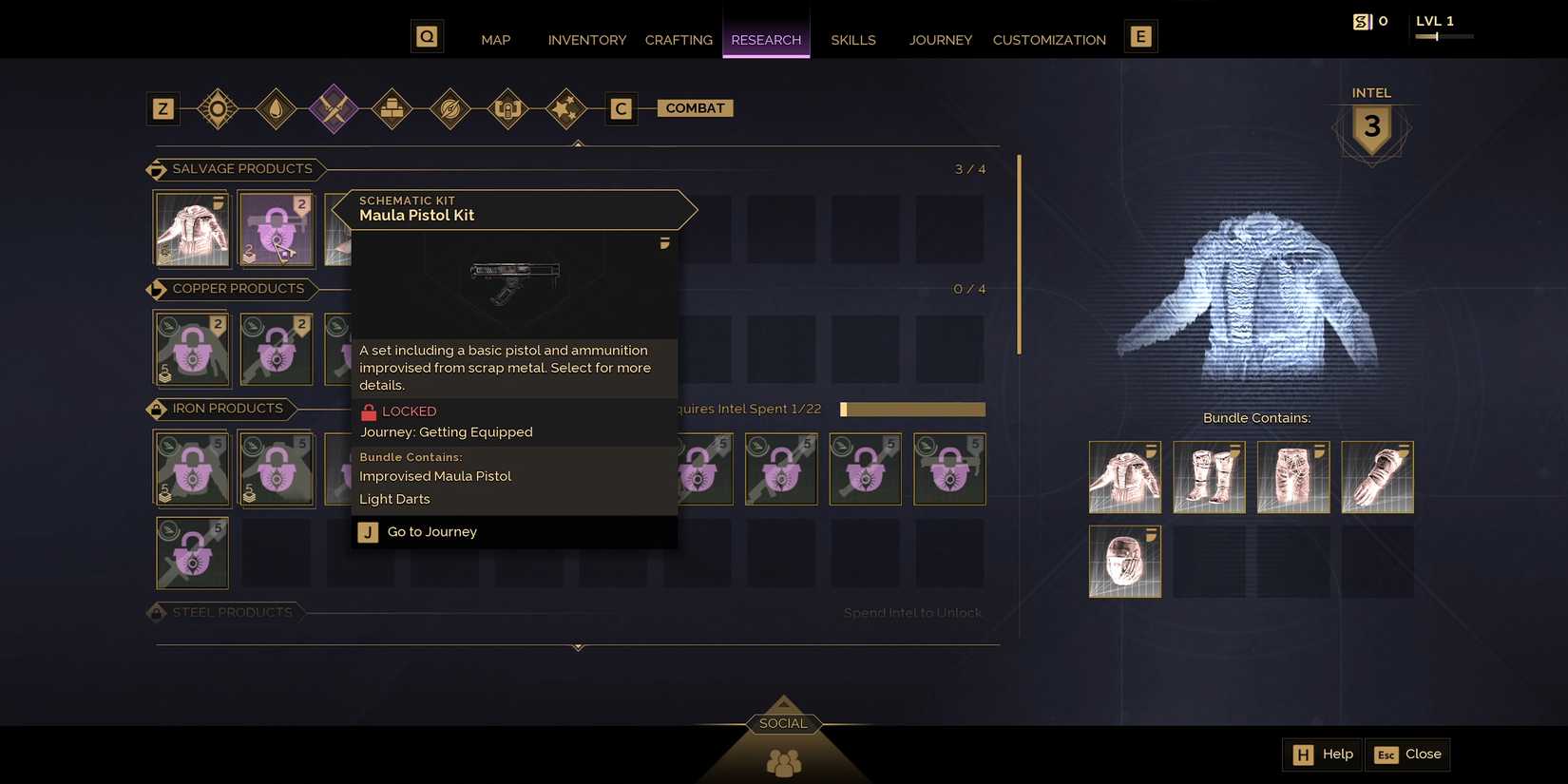The image size is (1568, 784).
Task: Click the hammer icon beside Salvage Products
Action: (x=157, y=169)
